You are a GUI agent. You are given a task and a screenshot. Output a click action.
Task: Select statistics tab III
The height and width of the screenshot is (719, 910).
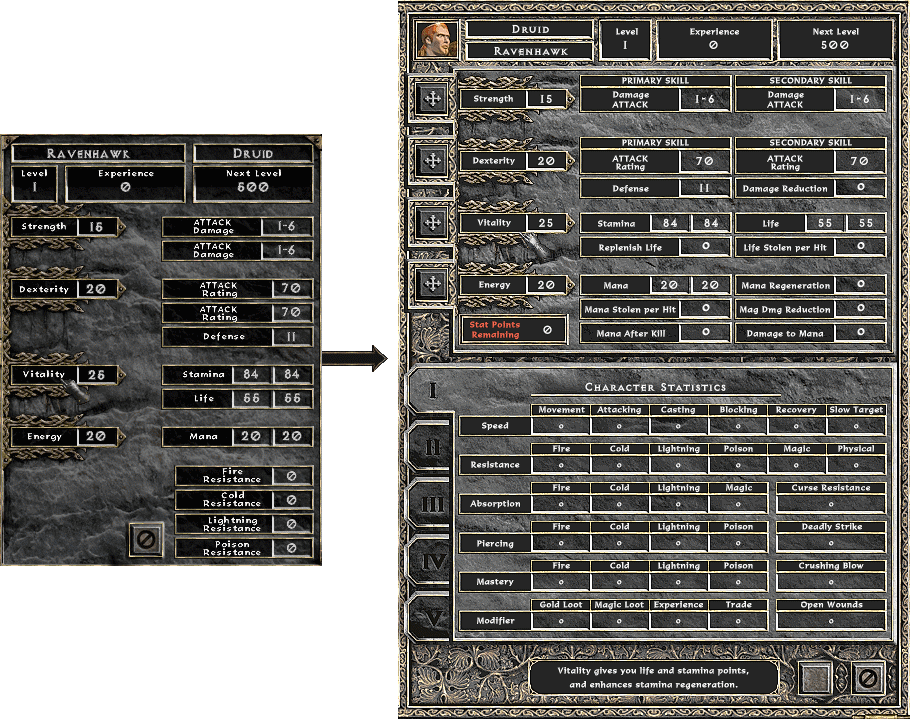pos(432,505)
